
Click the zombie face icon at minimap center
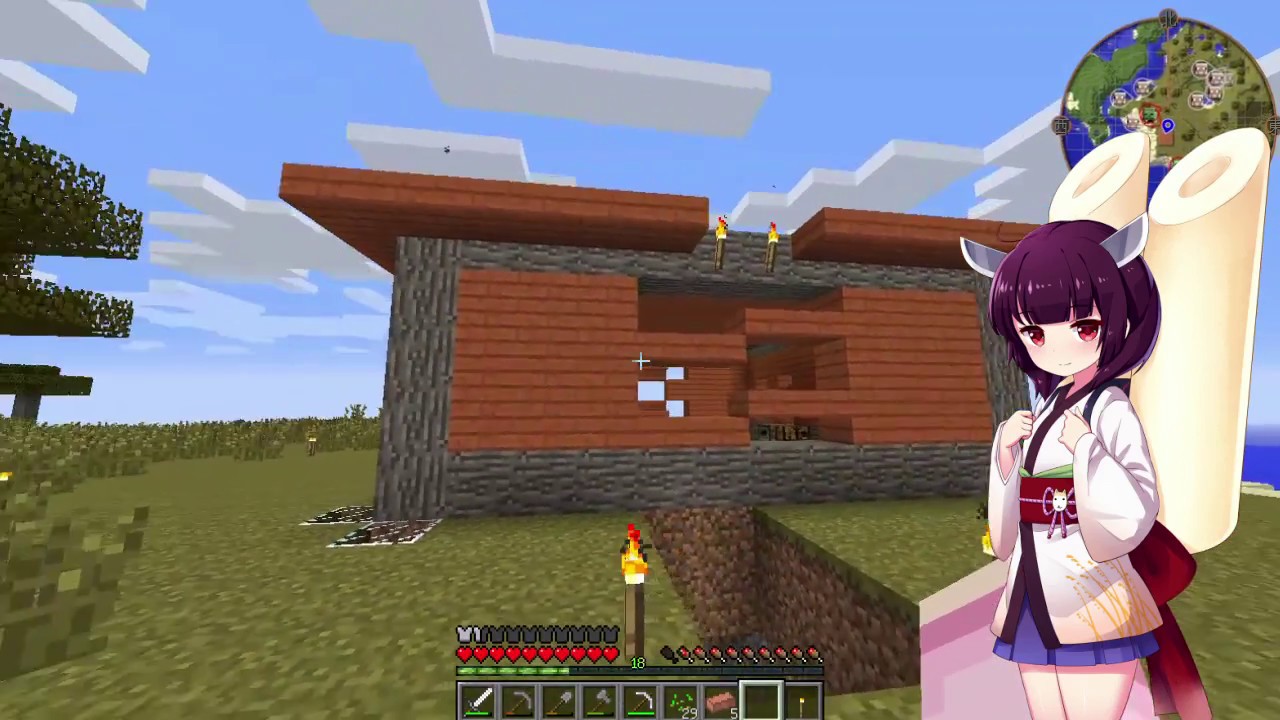[x=1149, y=115]
